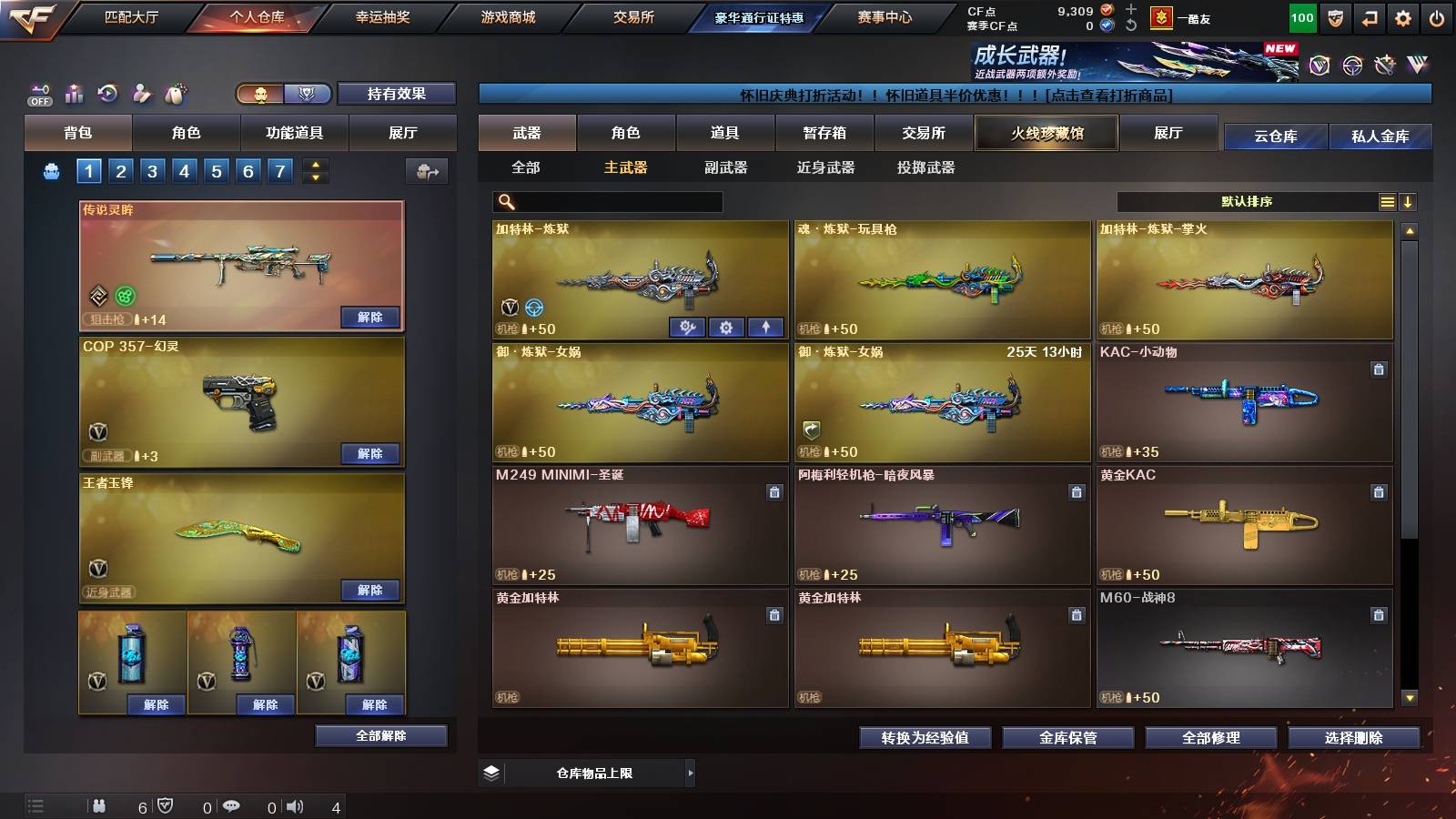This screenshot has height=819, width=1456.
Task: Click the character silhouette icon top-left
Action: point(143,91)
